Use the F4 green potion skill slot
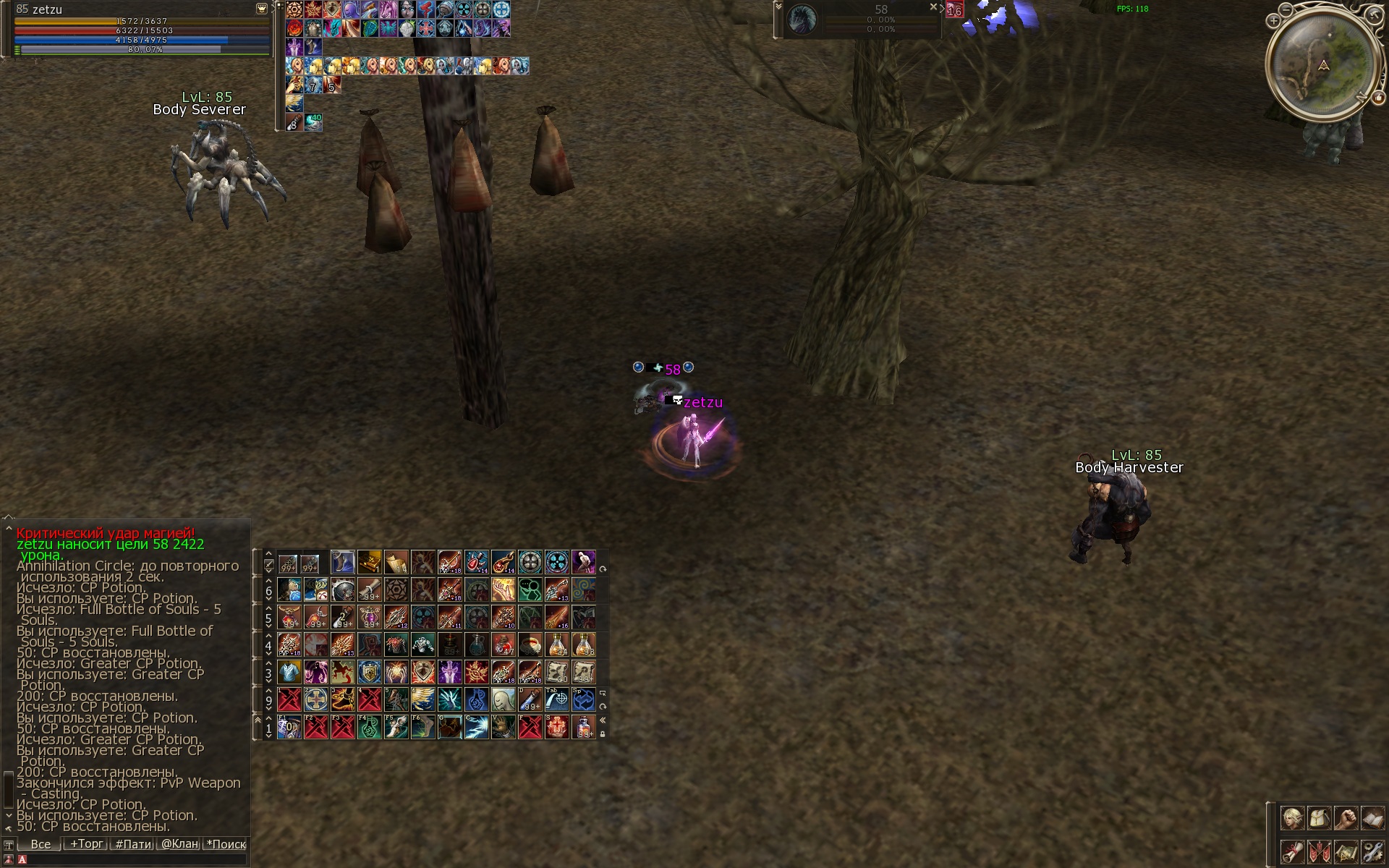The height and width of the screenshot is (868, 1389). (369, 727)
